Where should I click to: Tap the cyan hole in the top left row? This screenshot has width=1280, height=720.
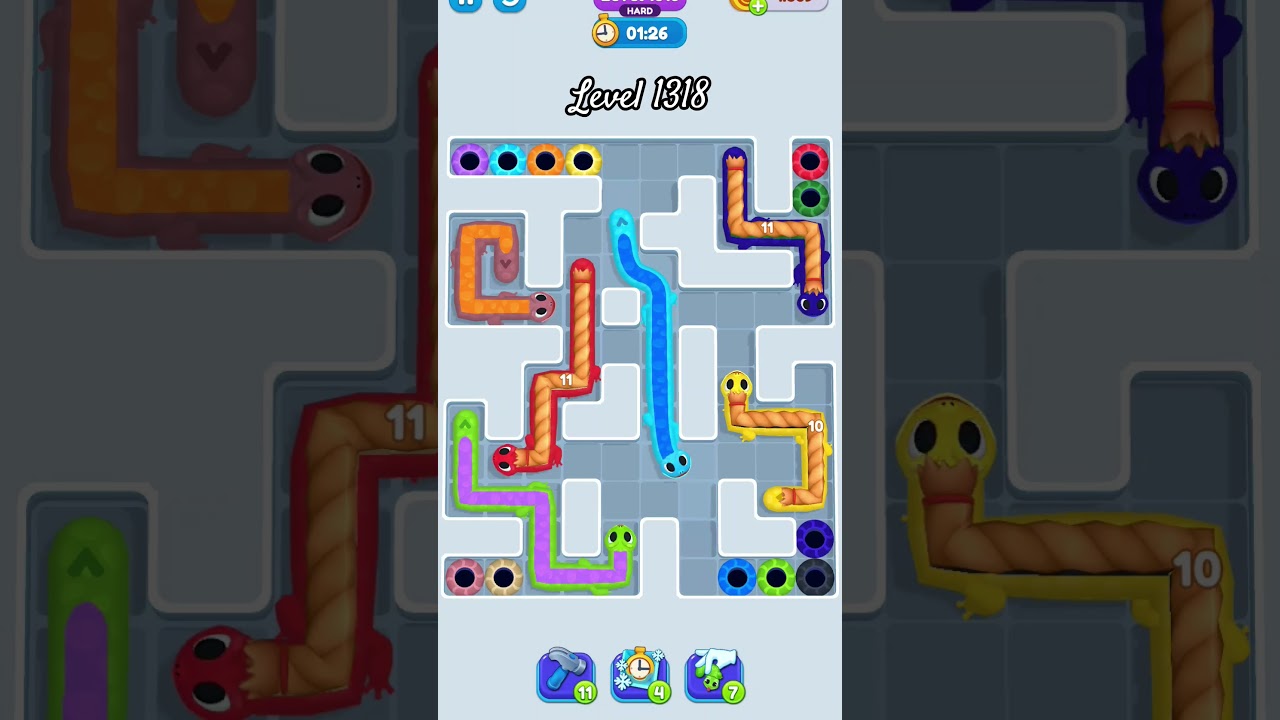click(508, 158)
